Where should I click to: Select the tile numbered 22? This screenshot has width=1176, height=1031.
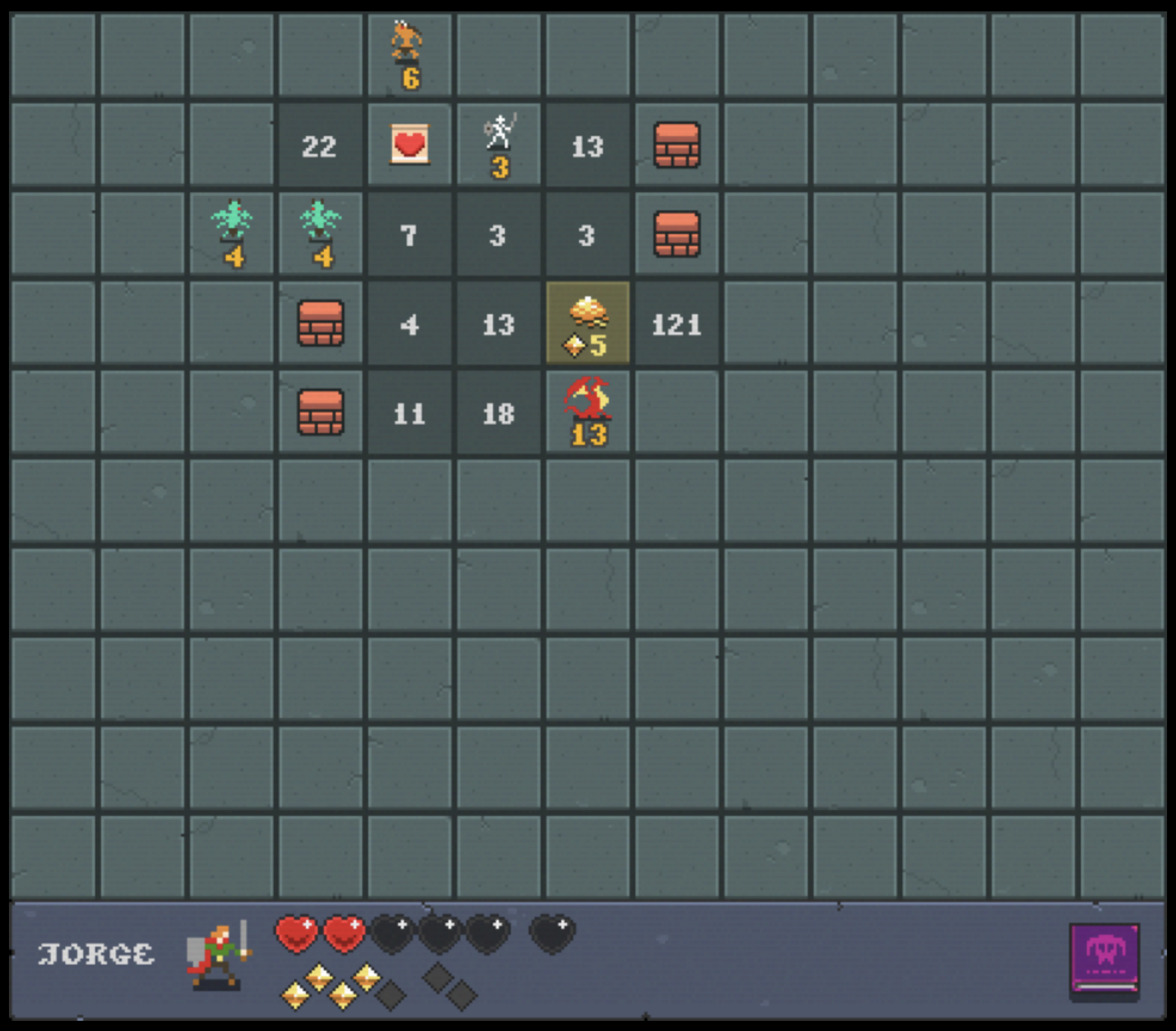(x=320, y=145)
